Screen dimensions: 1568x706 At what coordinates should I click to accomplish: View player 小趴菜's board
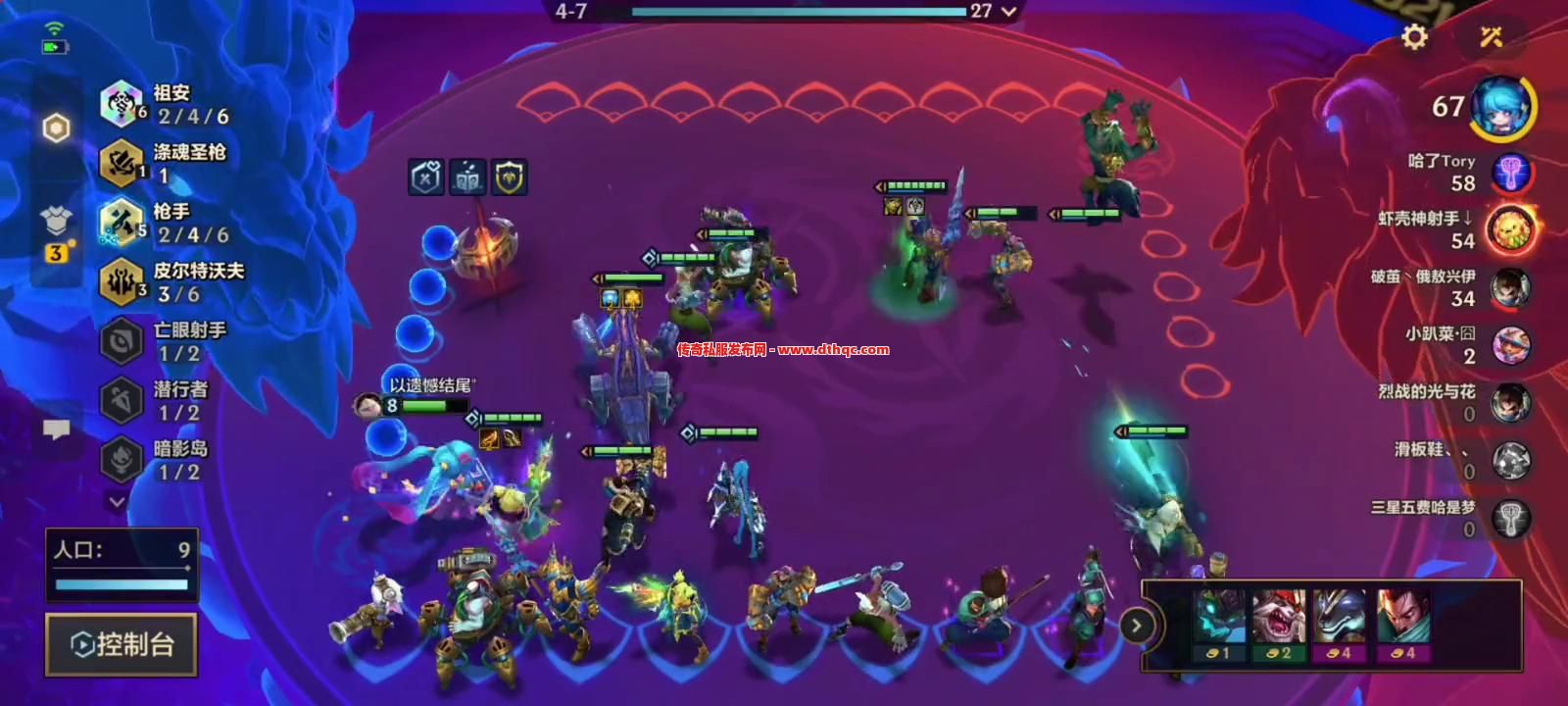click(x=1511, y=345)
